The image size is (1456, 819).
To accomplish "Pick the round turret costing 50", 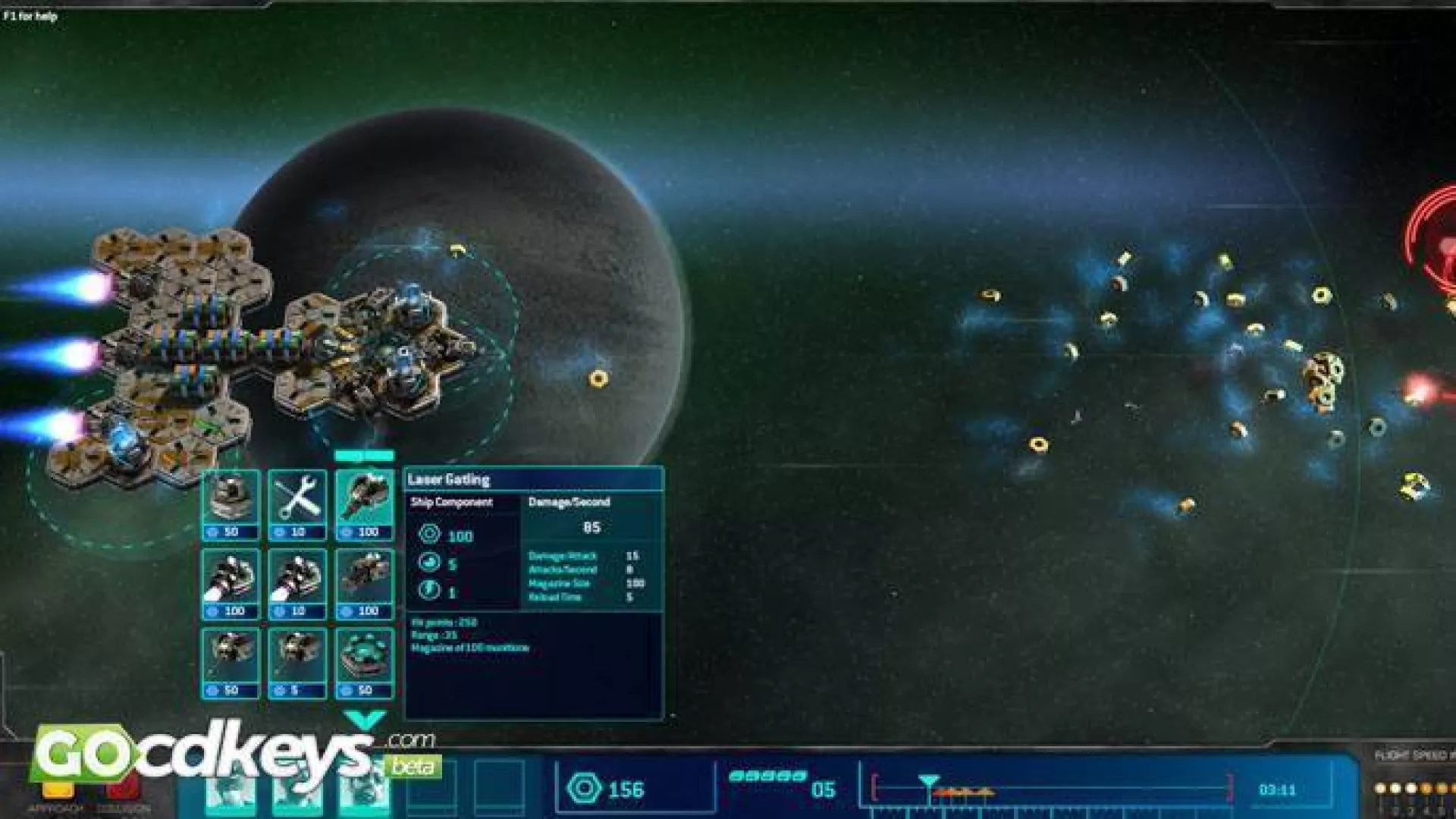I will (x=231, y=504).
